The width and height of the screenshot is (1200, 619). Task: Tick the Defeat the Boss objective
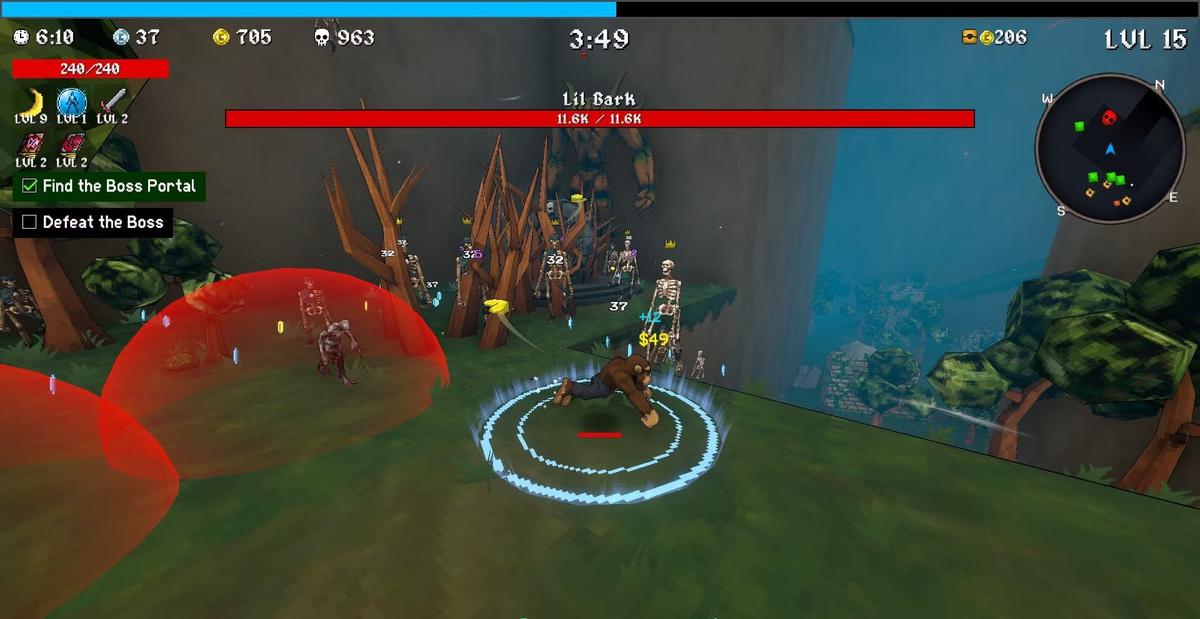tap(30, 222)
